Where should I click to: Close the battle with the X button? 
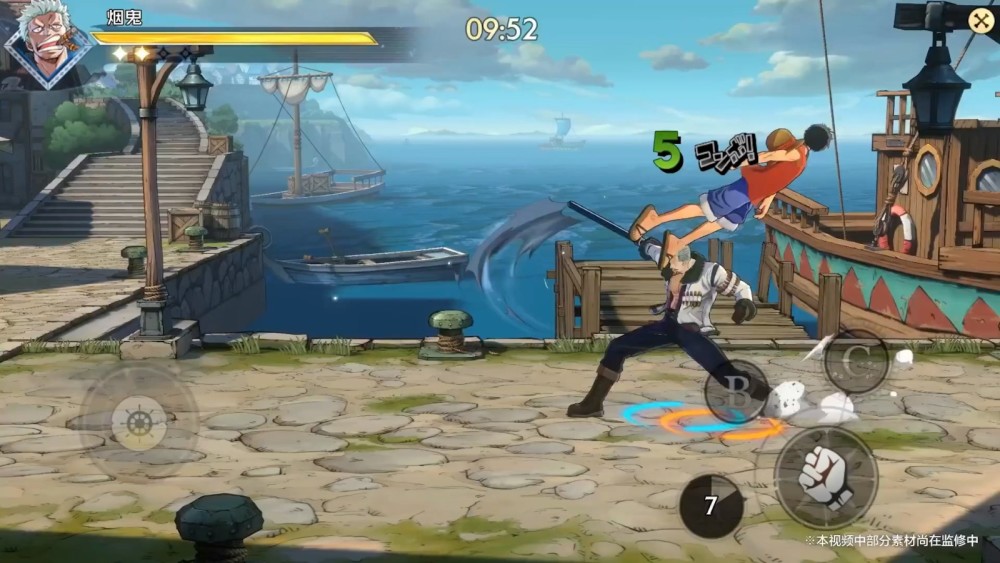980,20
